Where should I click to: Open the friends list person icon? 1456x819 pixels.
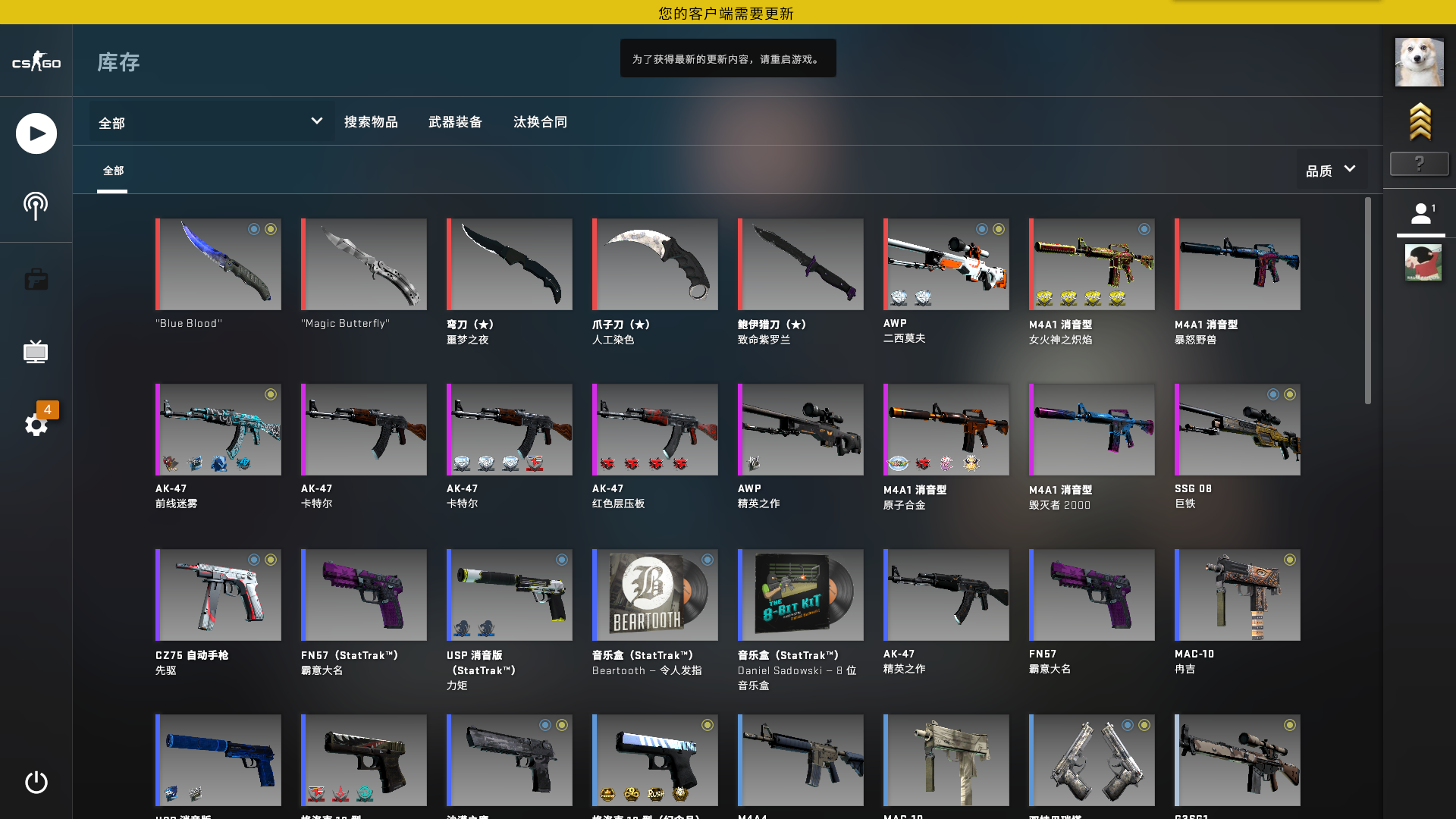[x=1422, y=214]
